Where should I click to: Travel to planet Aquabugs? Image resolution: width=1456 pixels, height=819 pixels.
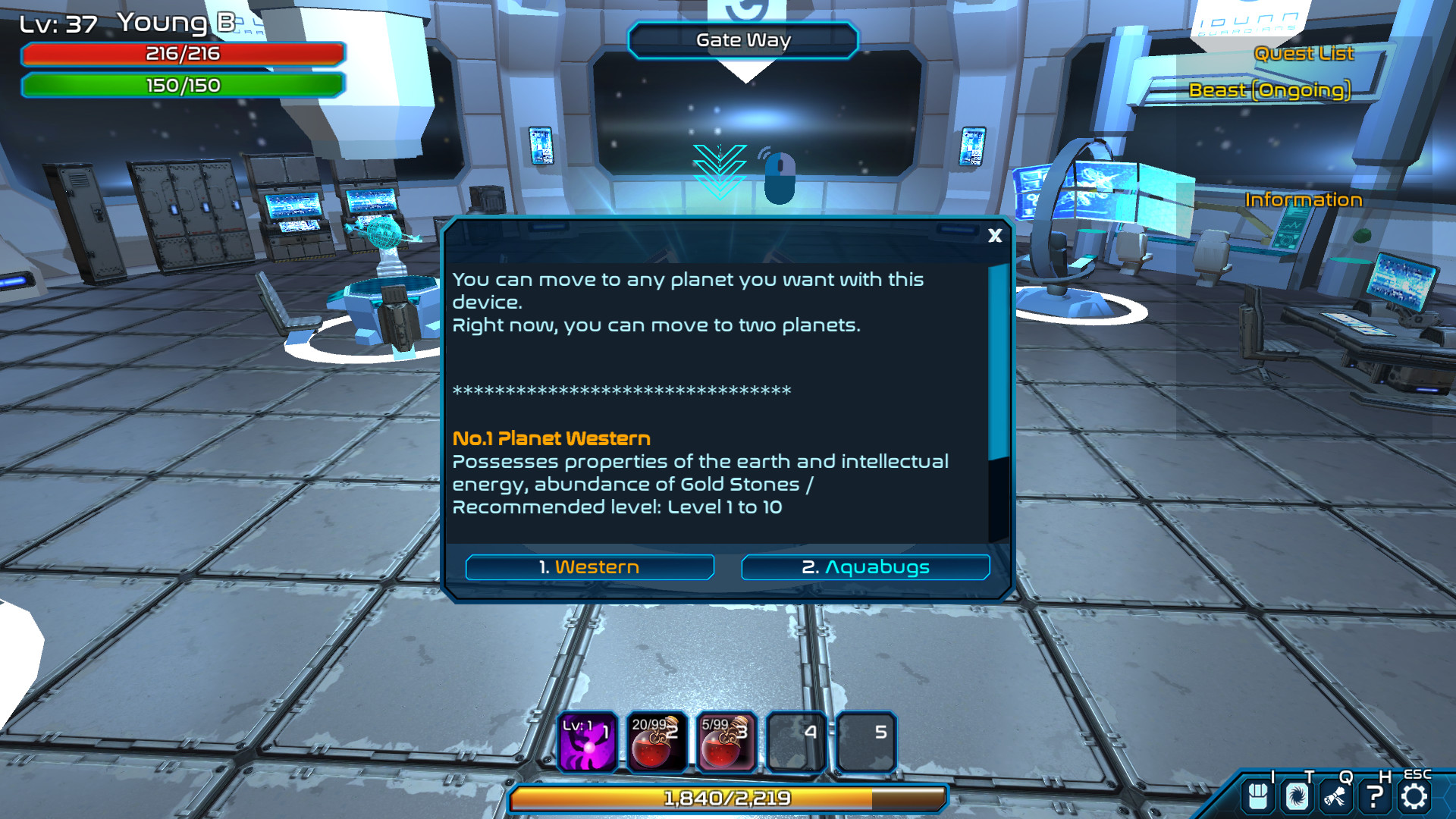click(x=864, y=566)
